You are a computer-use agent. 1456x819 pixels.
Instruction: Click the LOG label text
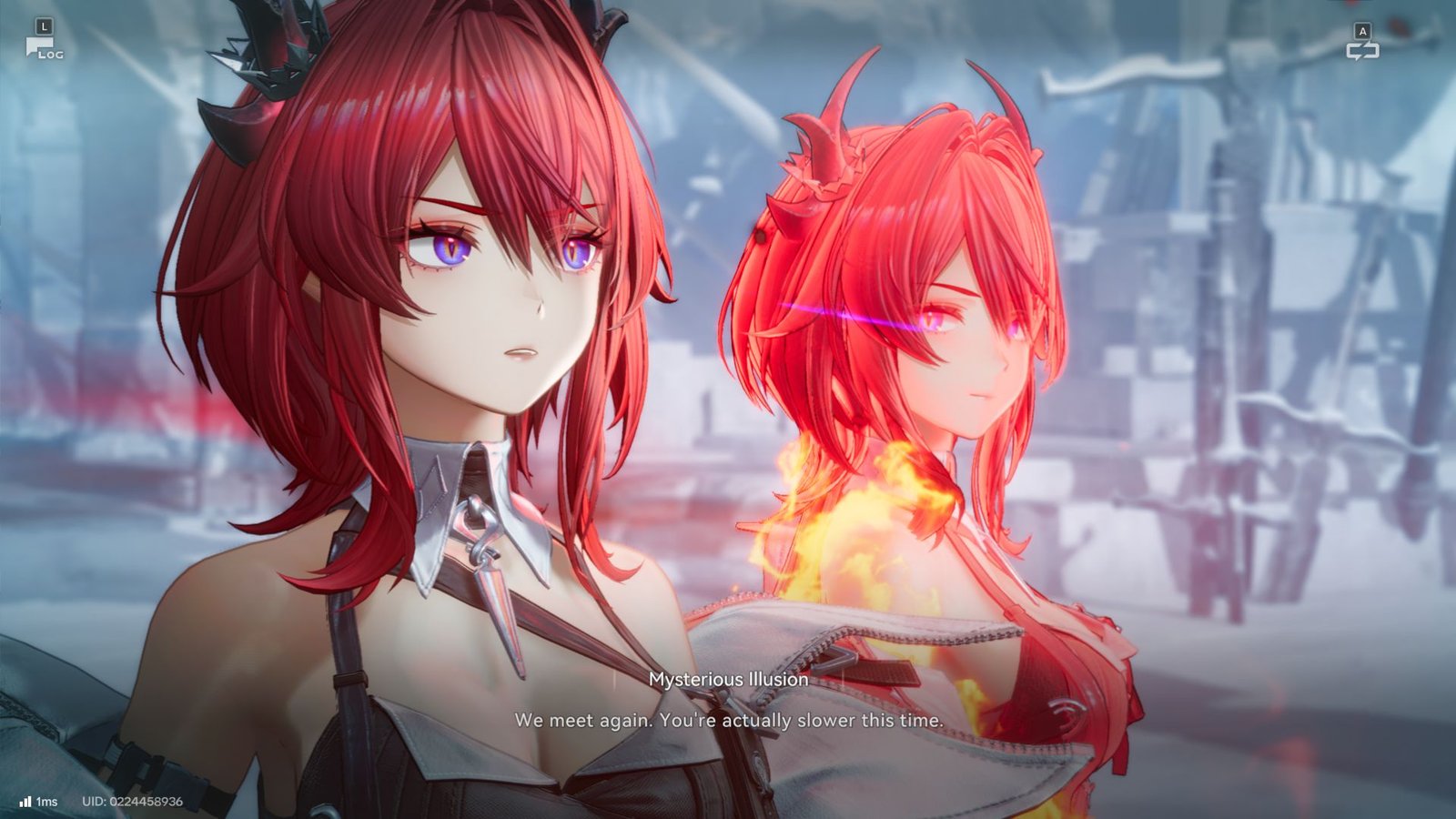pos(53,53)
